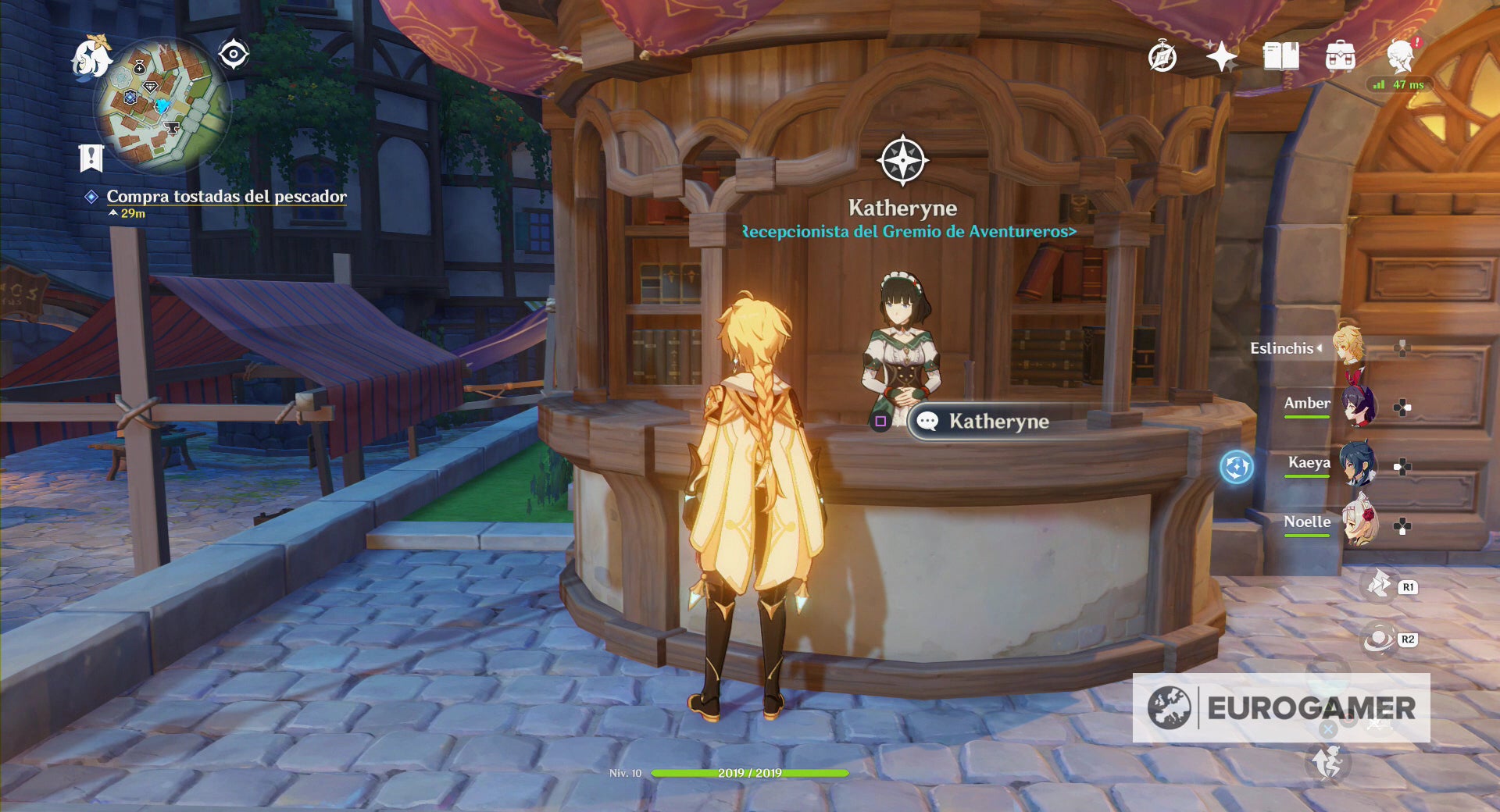Activate the blue co-op swirl icon
Screen dimensions: 1500x812
[x=1236, y=467]
